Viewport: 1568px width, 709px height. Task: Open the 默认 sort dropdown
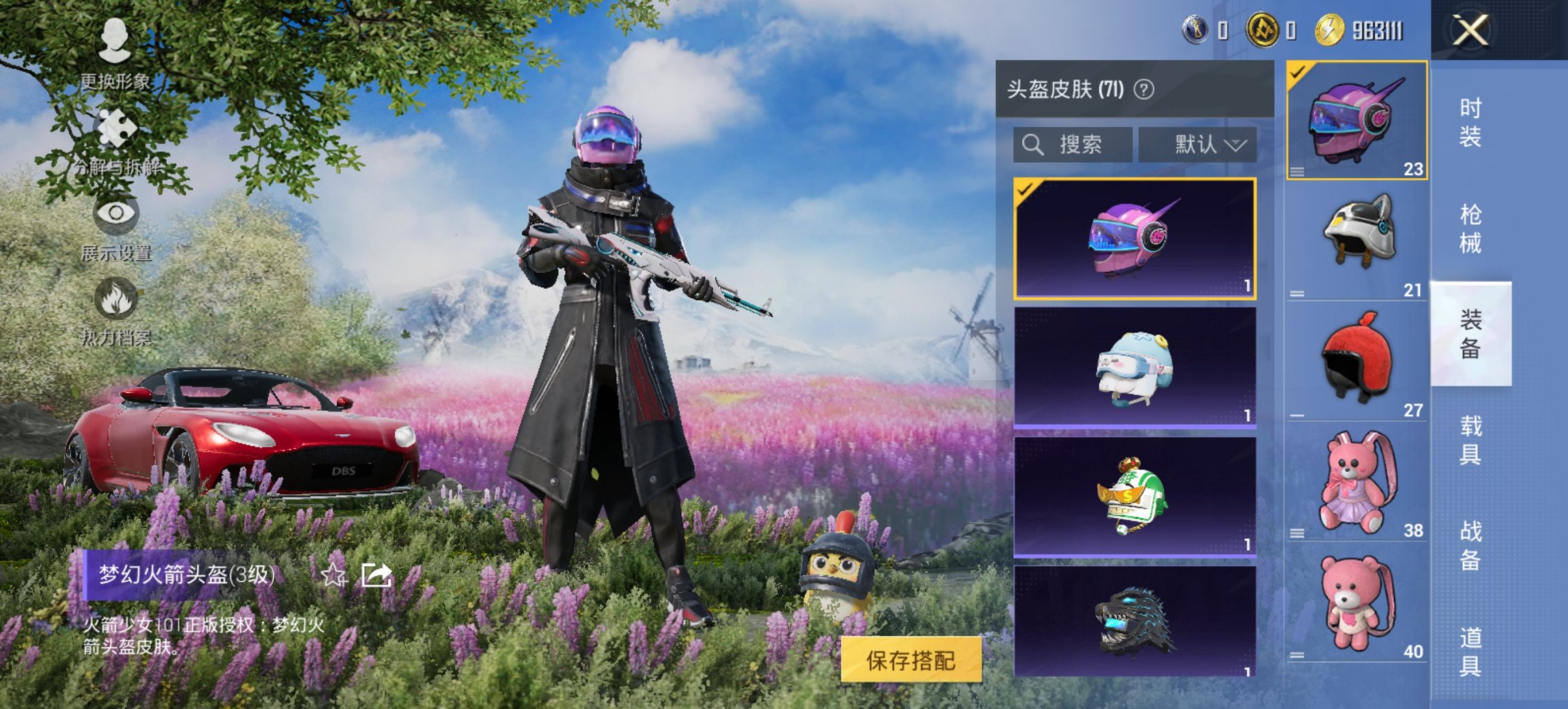pos(1199,145)
